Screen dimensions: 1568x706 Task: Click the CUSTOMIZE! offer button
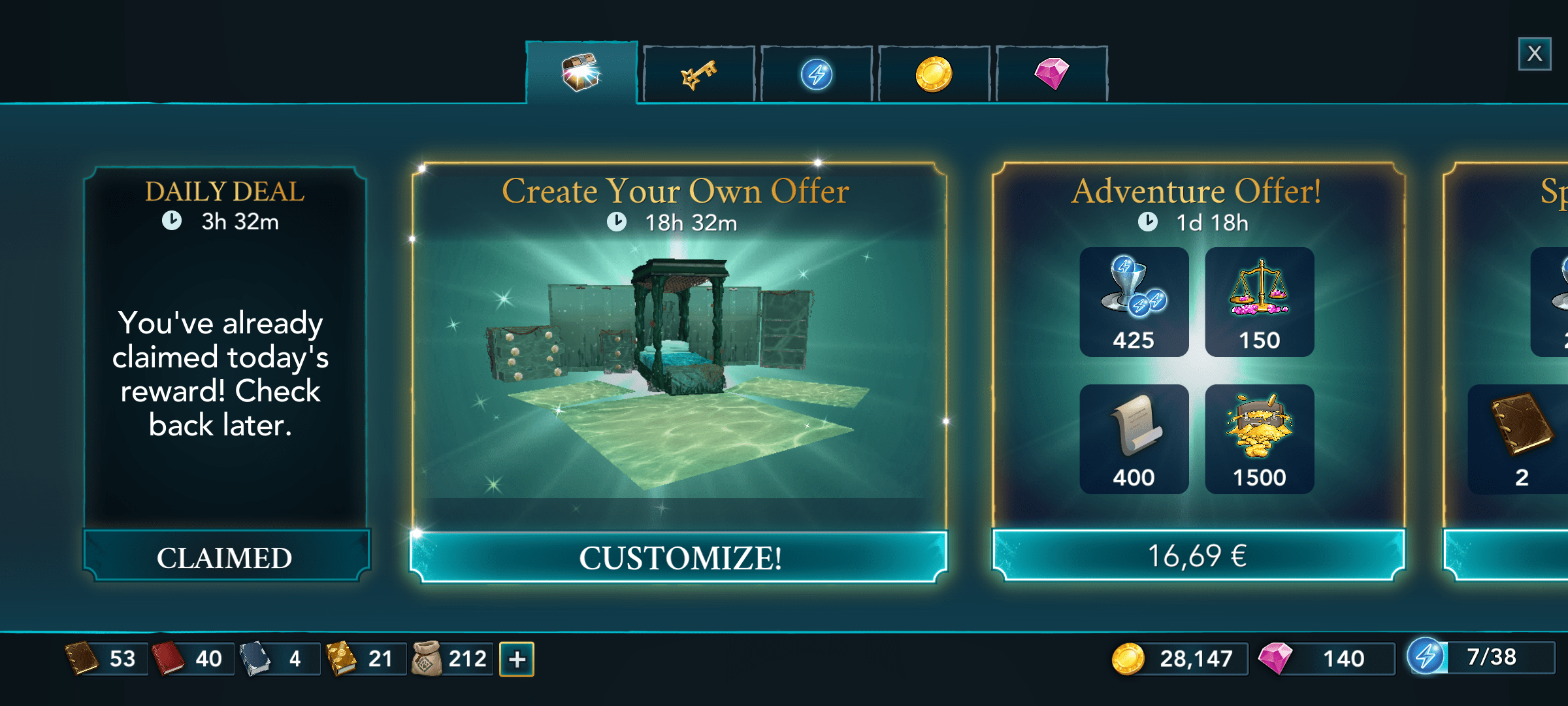(679, 558)
